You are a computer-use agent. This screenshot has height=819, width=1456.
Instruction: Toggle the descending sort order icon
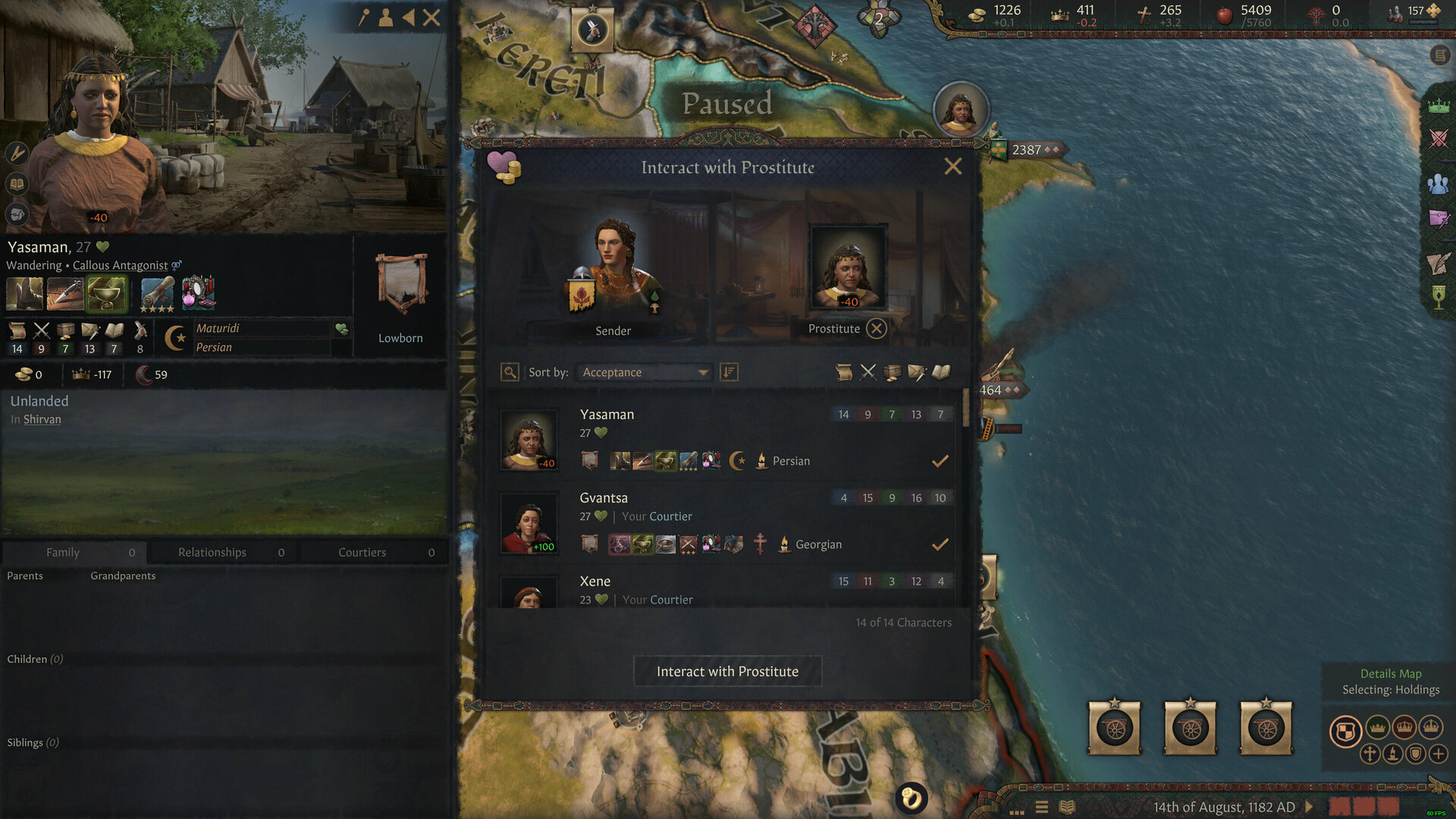[x=729, y=372]
